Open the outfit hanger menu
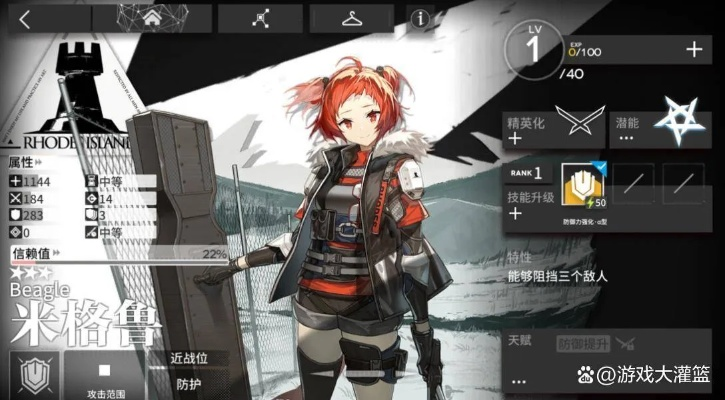Viewport: 725px width, 400px height. point(351,18)
